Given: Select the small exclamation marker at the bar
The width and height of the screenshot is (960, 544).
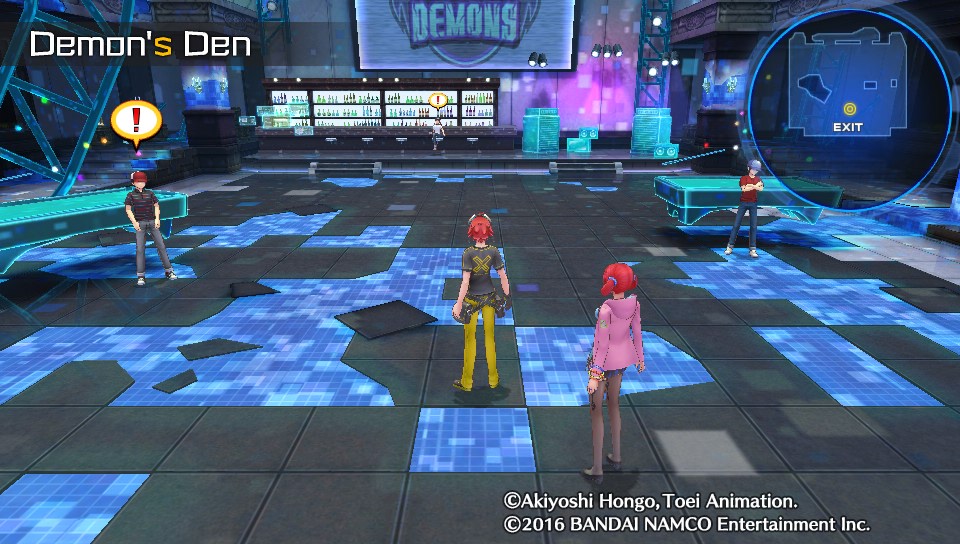Looking at the screenshot, I should coord(437,100).
